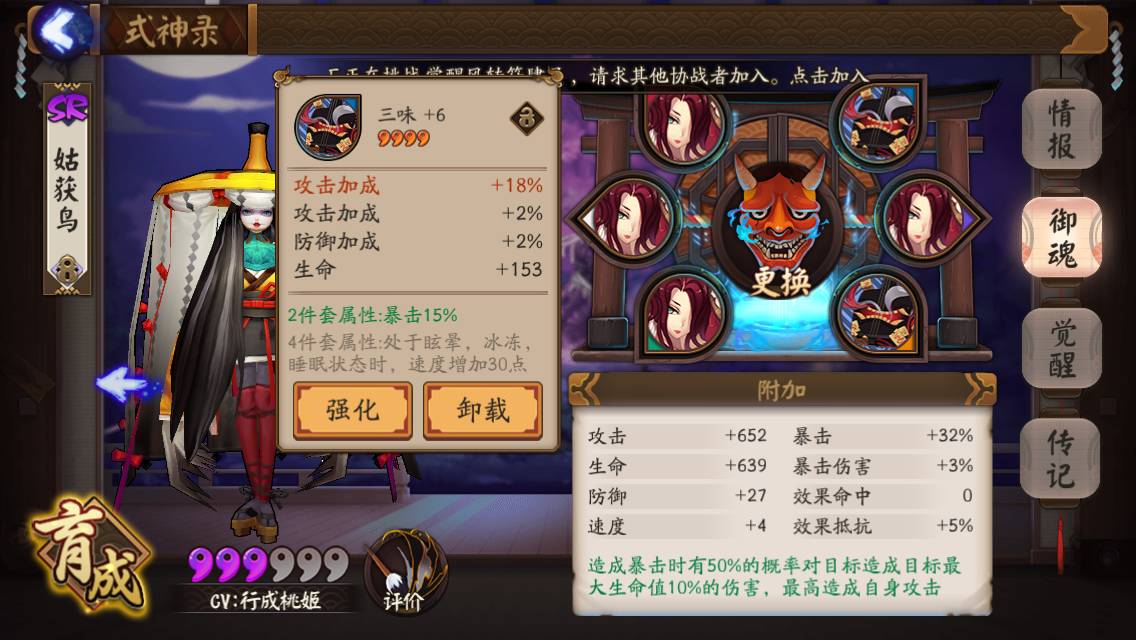Image resolution: width=1136 pixels, height=640 pixels.
Task: Click the 更换 swap button under the mask
Action: pyautogui.click(x=779, y=281)
